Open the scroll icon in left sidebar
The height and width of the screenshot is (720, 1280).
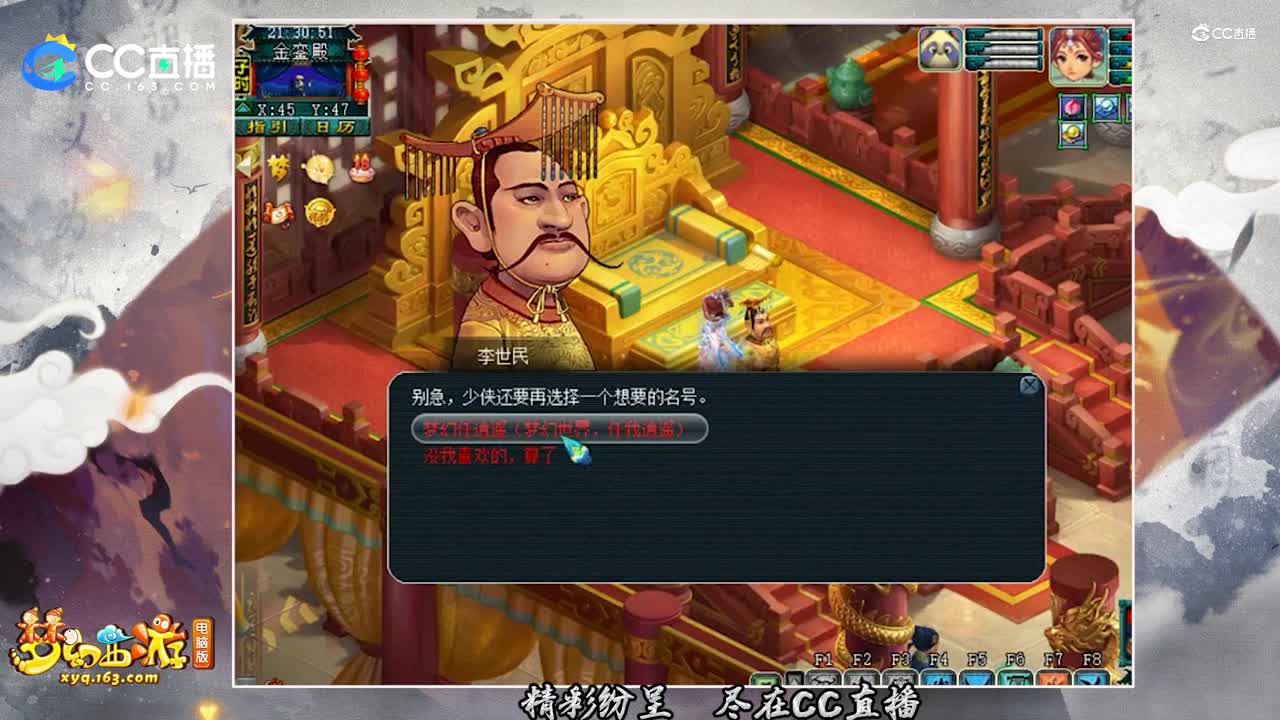(x=279, y=213)
